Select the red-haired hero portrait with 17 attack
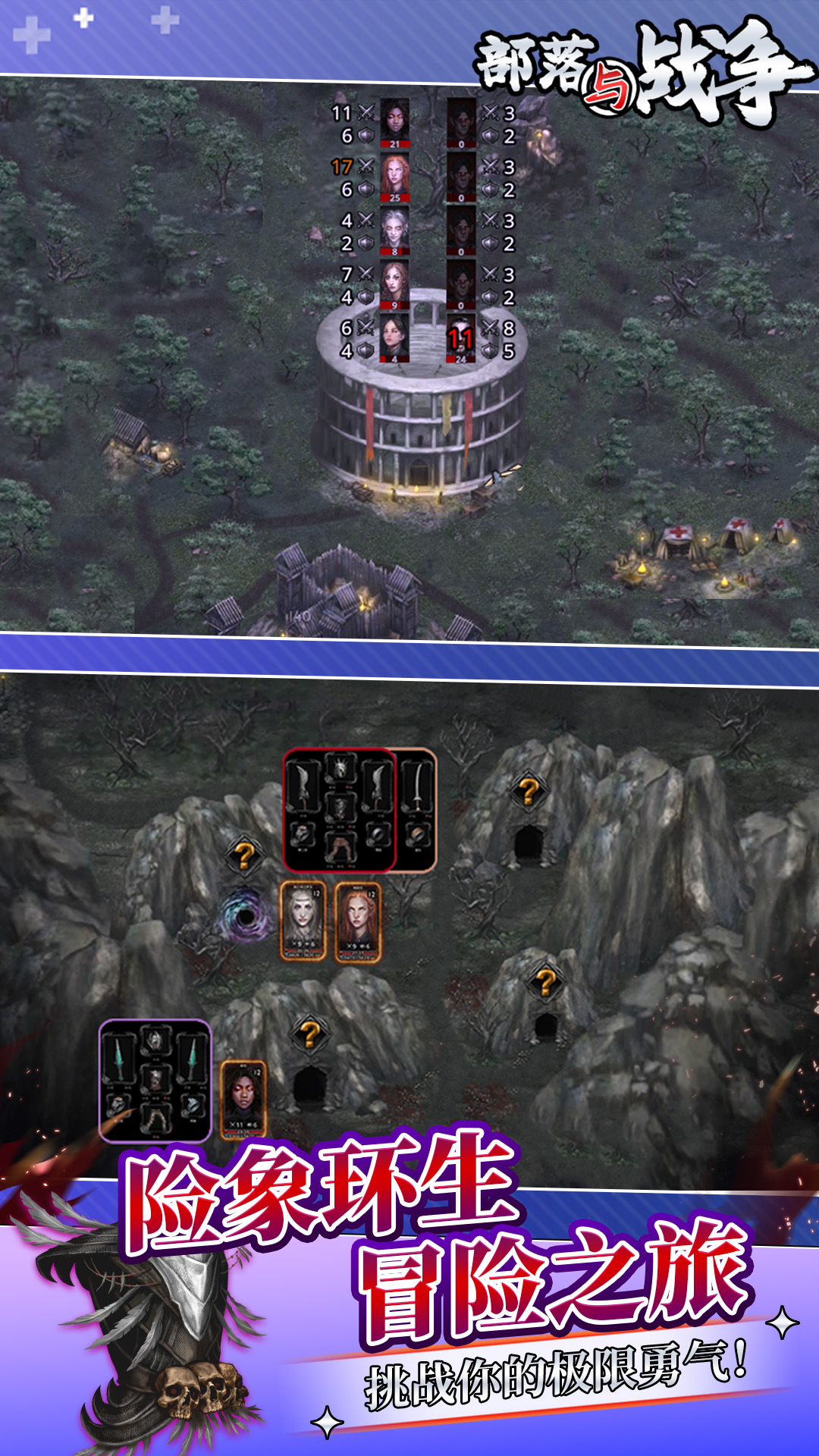Screen dimensions: 819x1456 (x=394, y=177)
